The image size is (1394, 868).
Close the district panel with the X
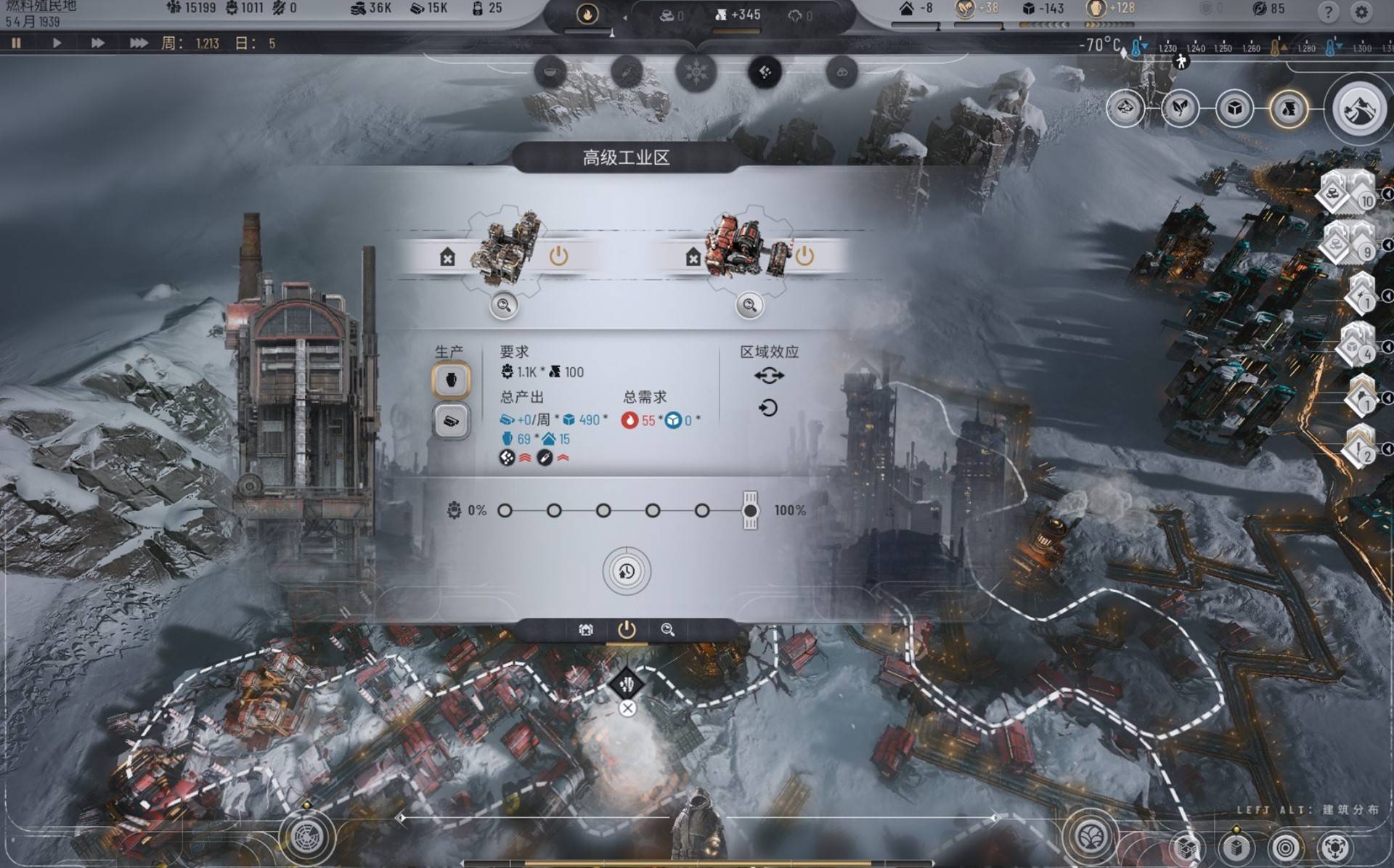point(627,708)
